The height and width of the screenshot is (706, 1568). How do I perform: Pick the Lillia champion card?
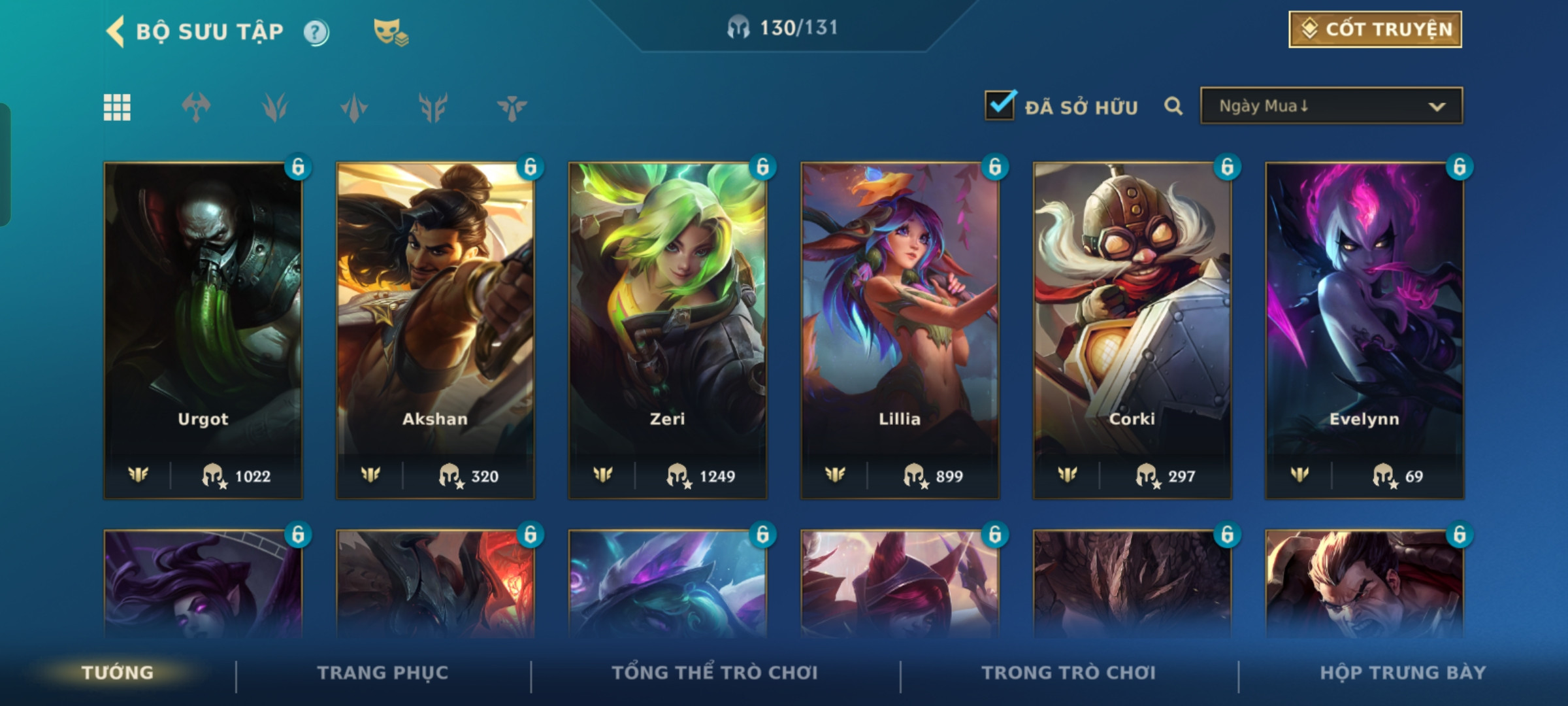(900, 330)
